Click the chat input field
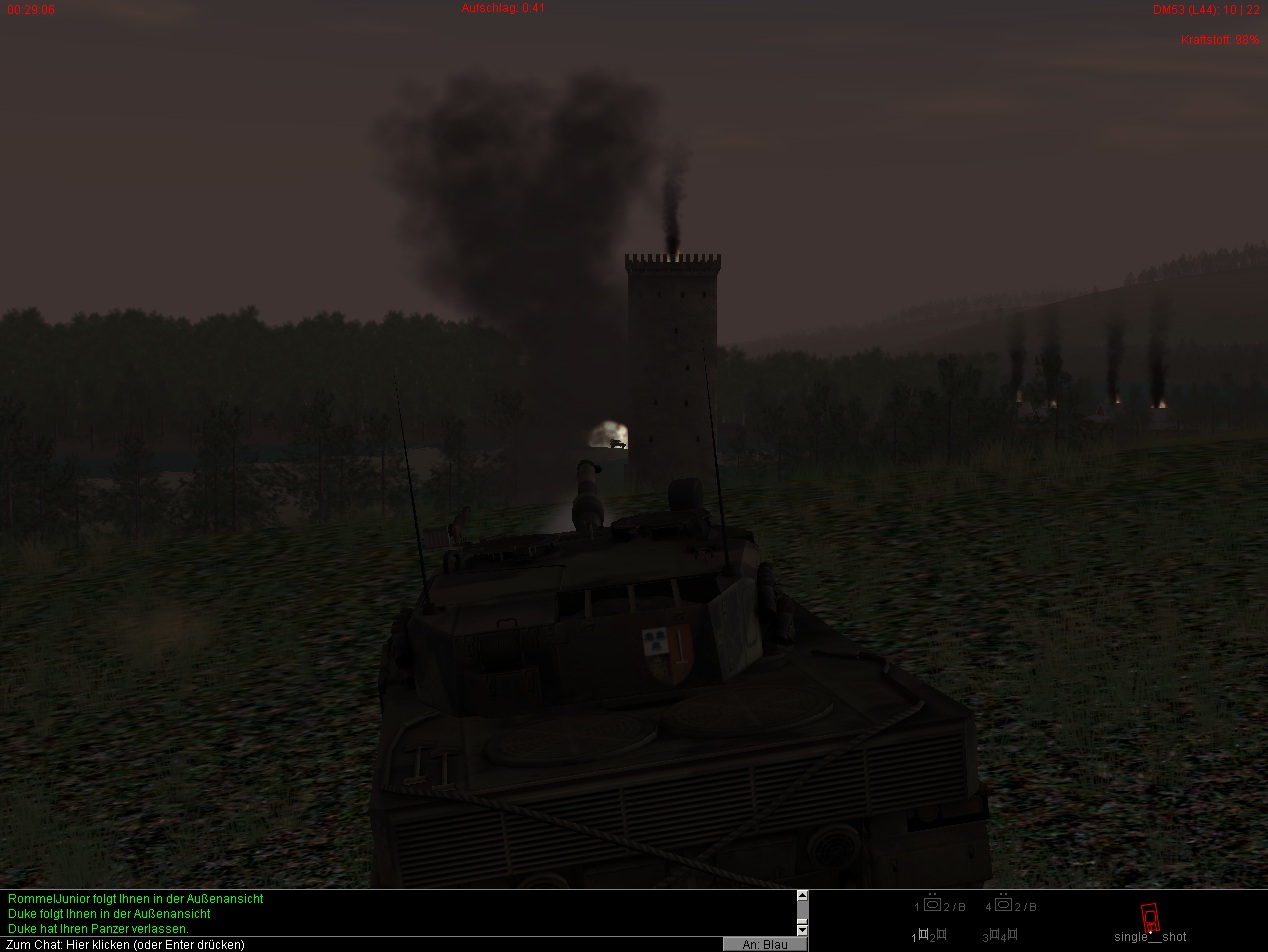Image resolution: width=1268 pixels, height=952 pixels. coord(360,944)
